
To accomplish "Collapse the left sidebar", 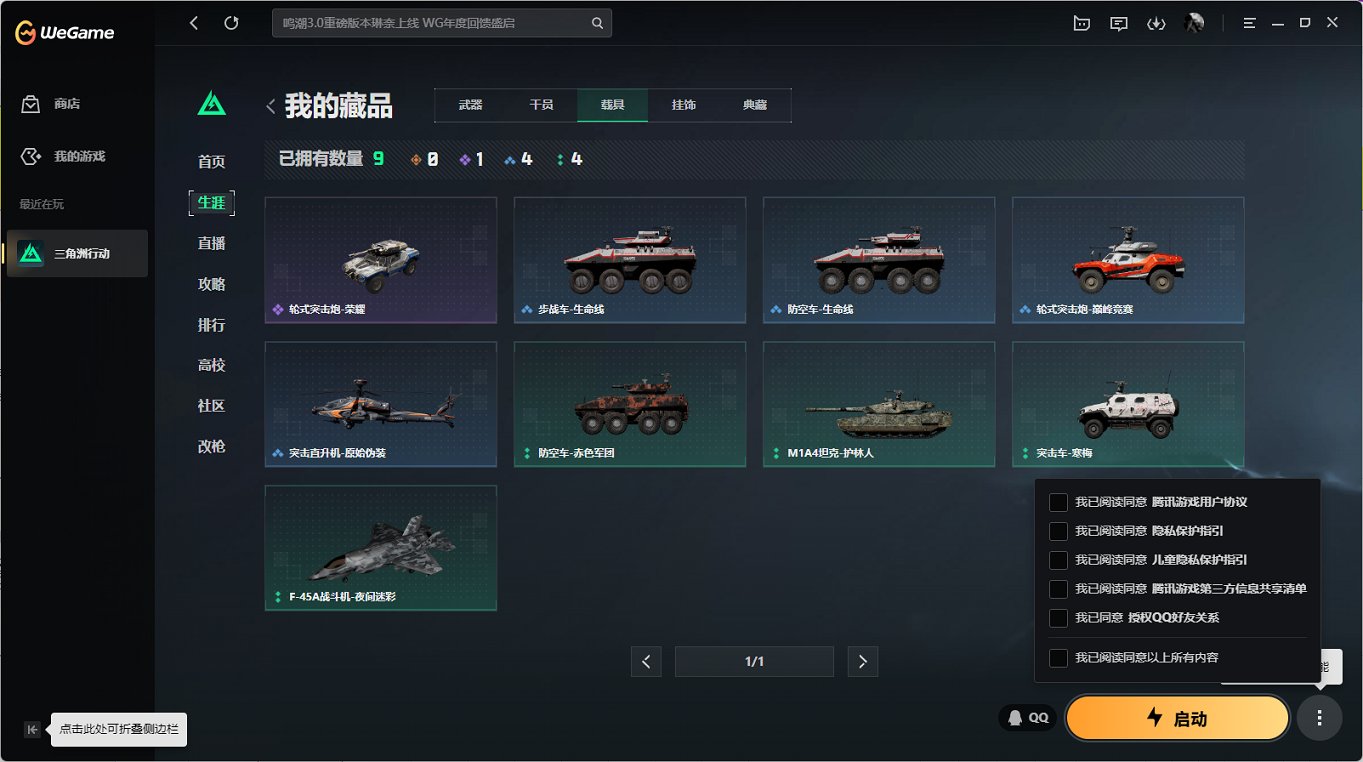I will (31, 729).
